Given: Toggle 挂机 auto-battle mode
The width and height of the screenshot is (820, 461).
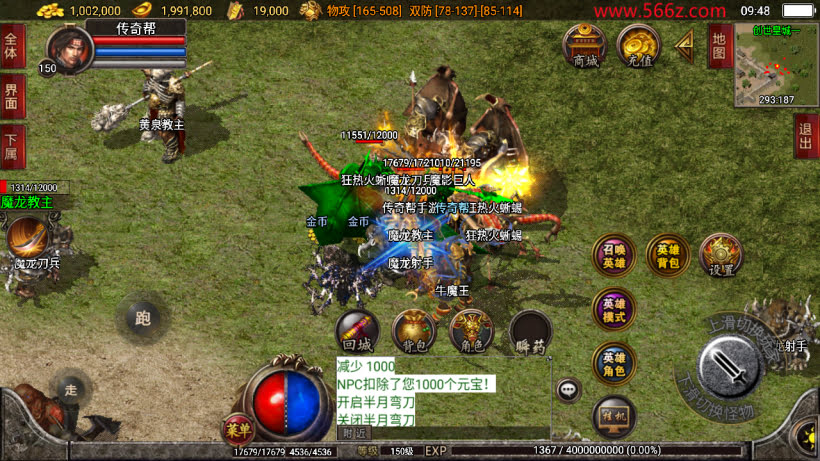Looking at the screenshot, I should pos(614,416).
